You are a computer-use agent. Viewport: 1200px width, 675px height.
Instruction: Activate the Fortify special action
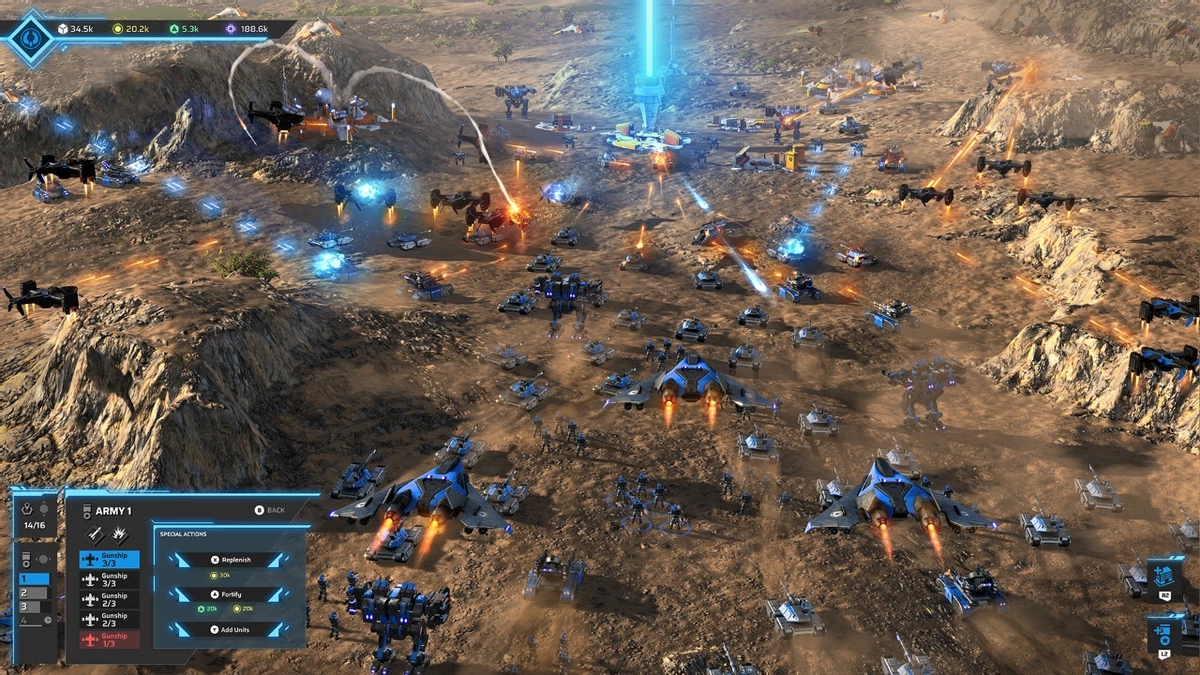click(230, 594)
